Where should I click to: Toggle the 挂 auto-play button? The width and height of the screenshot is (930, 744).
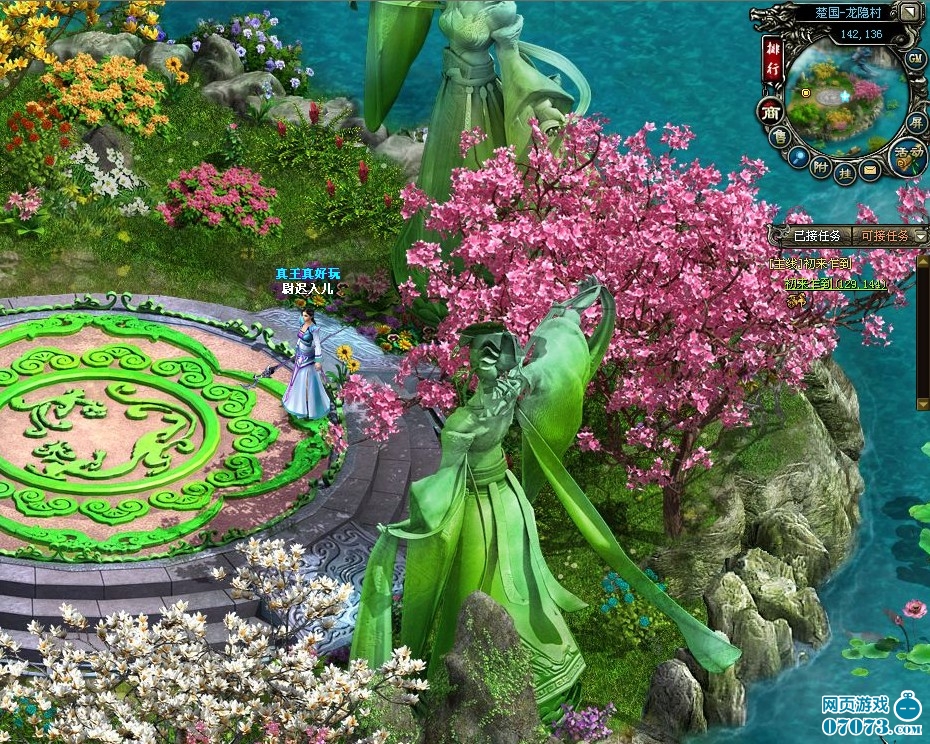846,172
